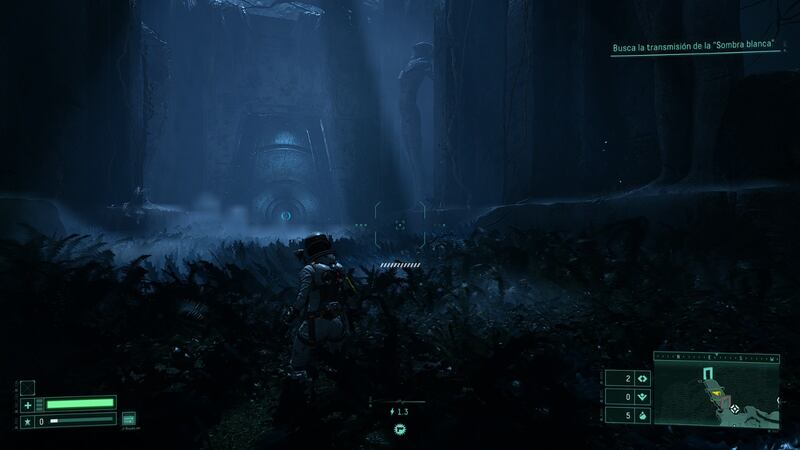The image size is (800, 450).
Task: Click the crosshair marker on the minimap
Action: point(736,409)
